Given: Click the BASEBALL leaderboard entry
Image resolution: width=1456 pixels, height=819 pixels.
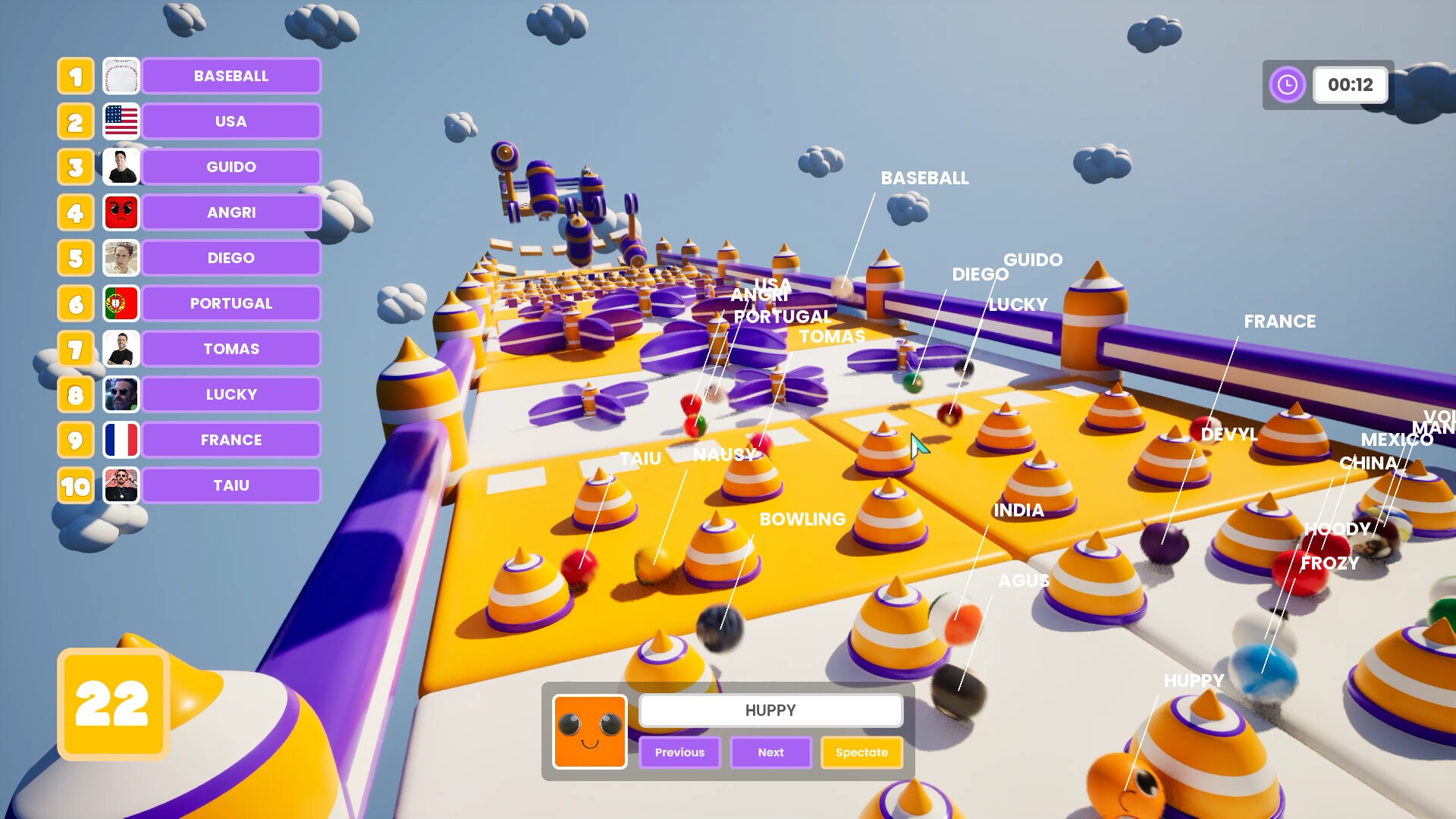Looking at the screenshot, I should click(231, 76).
